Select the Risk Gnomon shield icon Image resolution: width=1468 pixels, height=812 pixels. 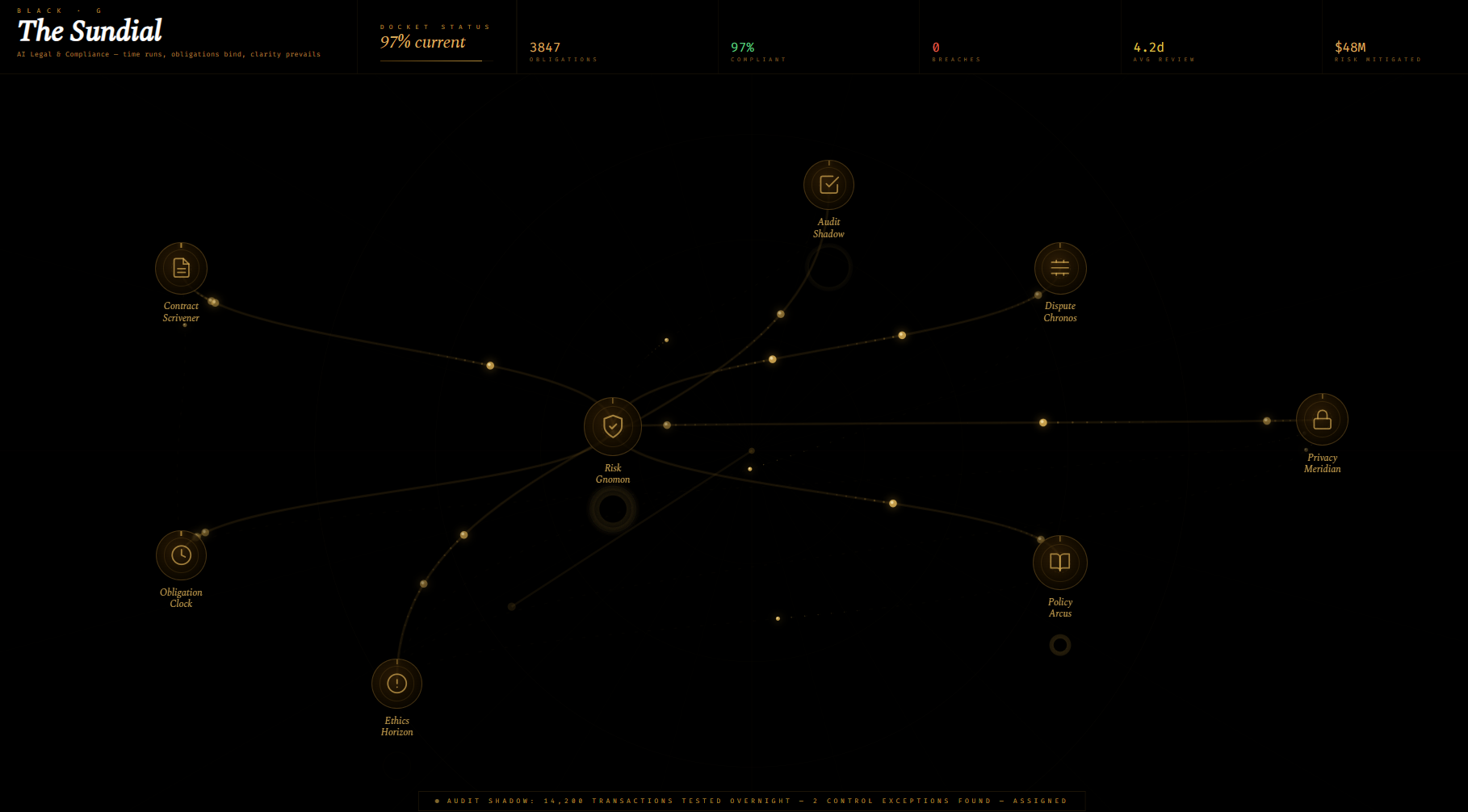click(x=612, y=426)
